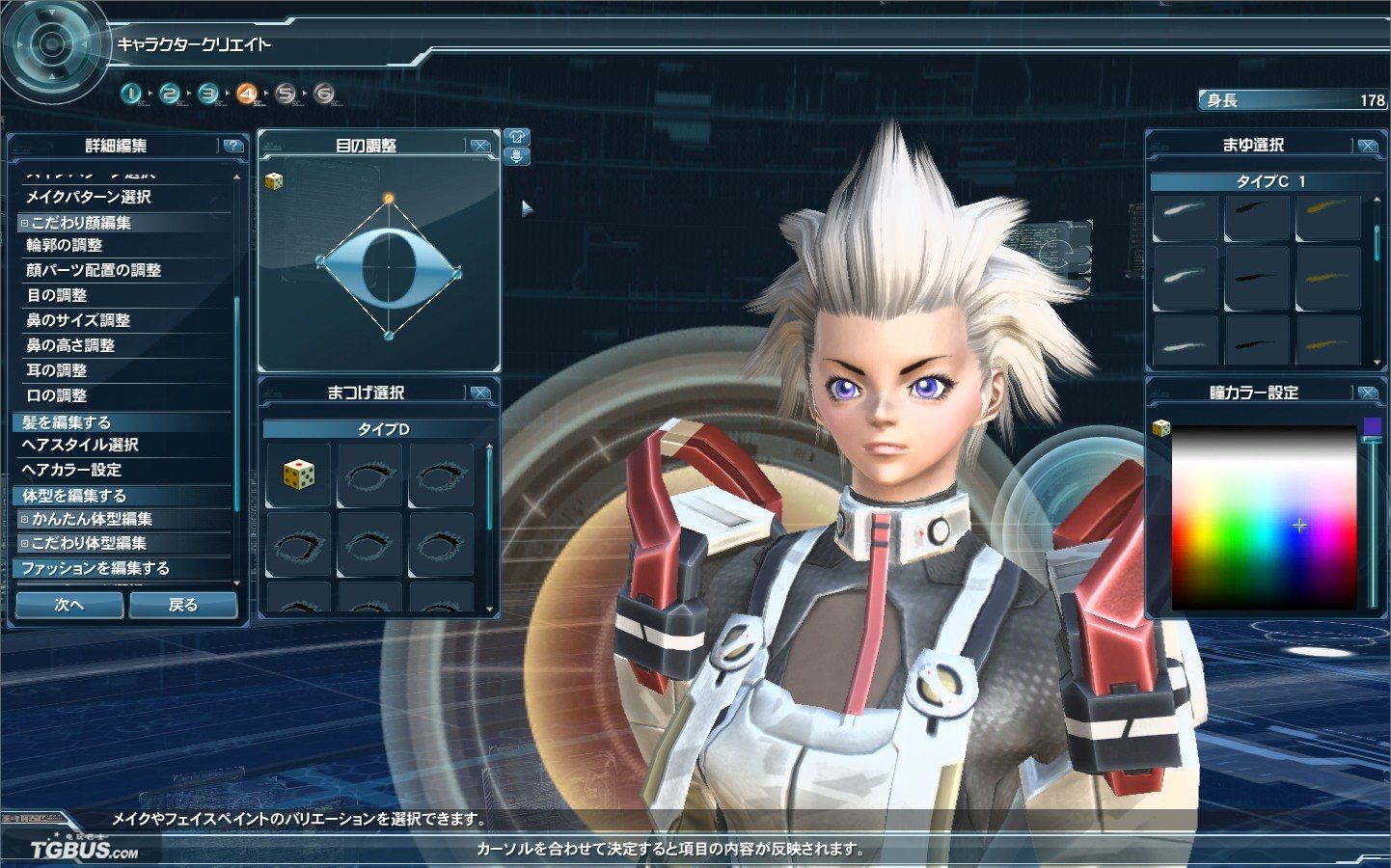Image resolution: width=1391 pixels, height=868 pixels.
Task: Click the voice/microphone icon below the shirt icon
Action: click(x=516, y=157)
